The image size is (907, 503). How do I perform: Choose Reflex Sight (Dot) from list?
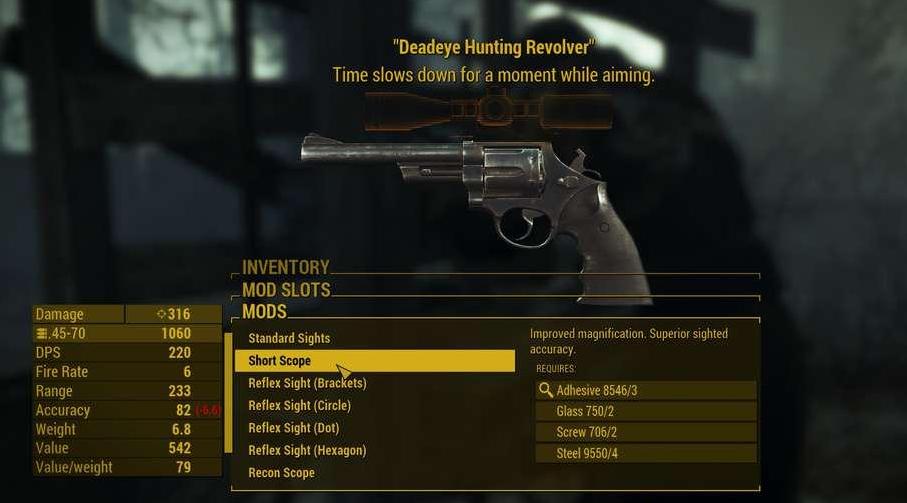[x=293, y=428]
